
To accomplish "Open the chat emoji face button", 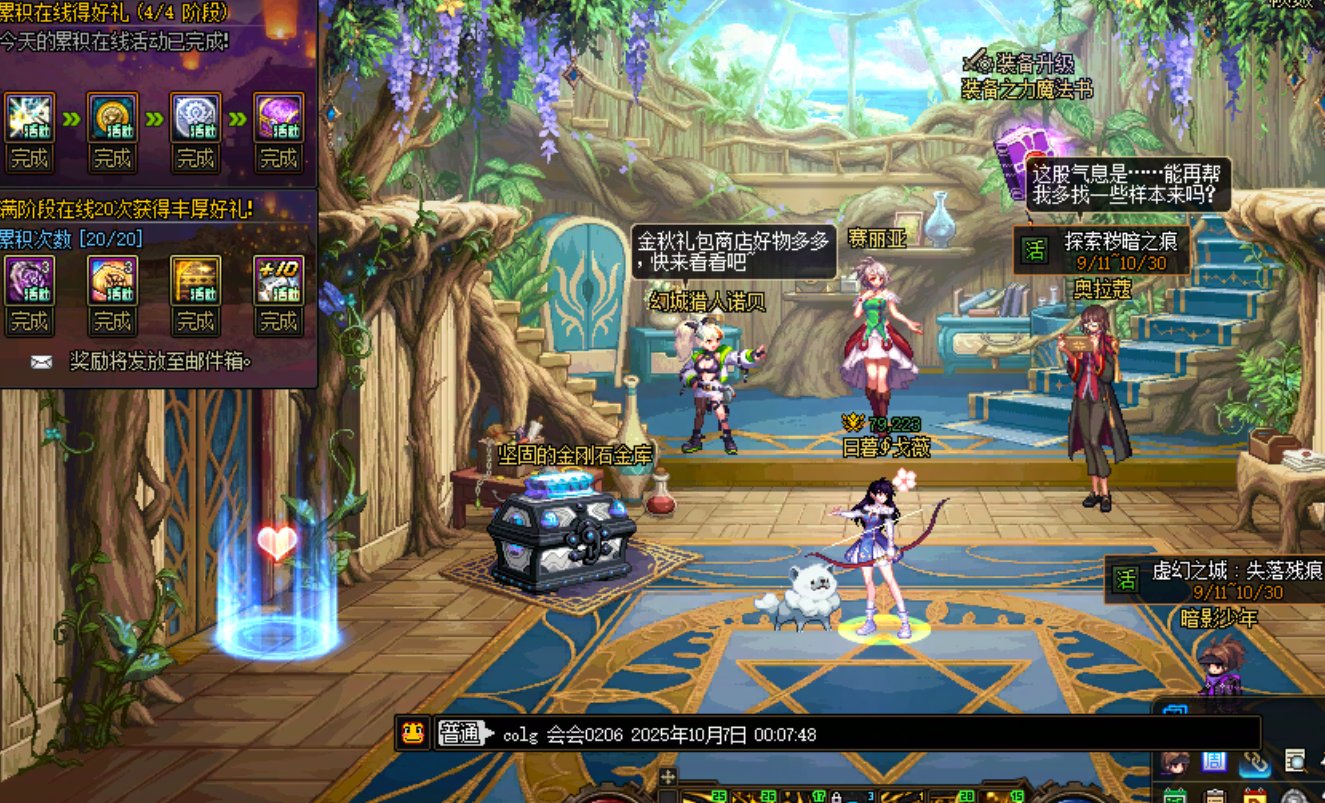I will pos(411,733).
